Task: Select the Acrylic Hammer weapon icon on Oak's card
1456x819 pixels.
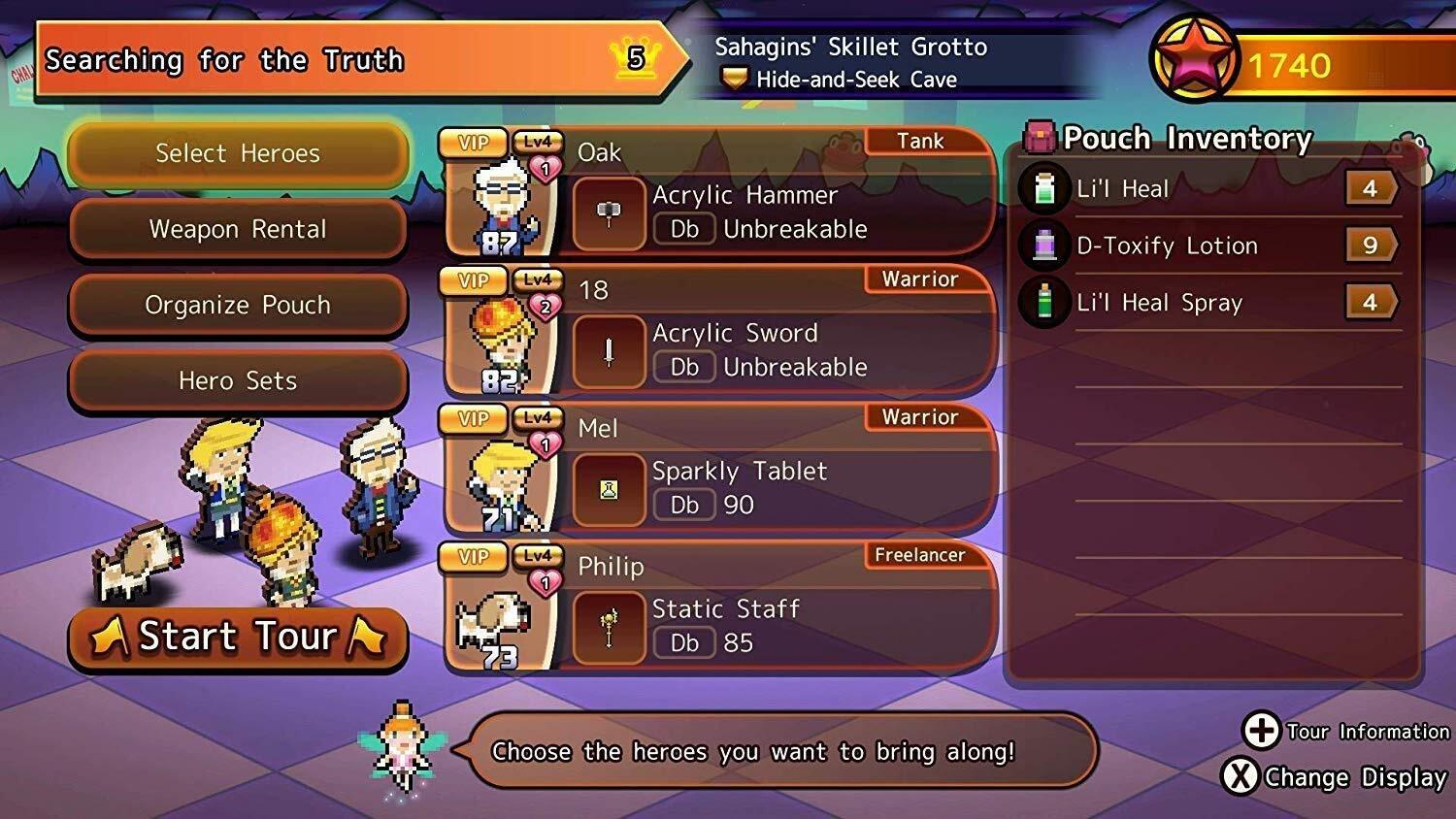Action: pos(608,213)
